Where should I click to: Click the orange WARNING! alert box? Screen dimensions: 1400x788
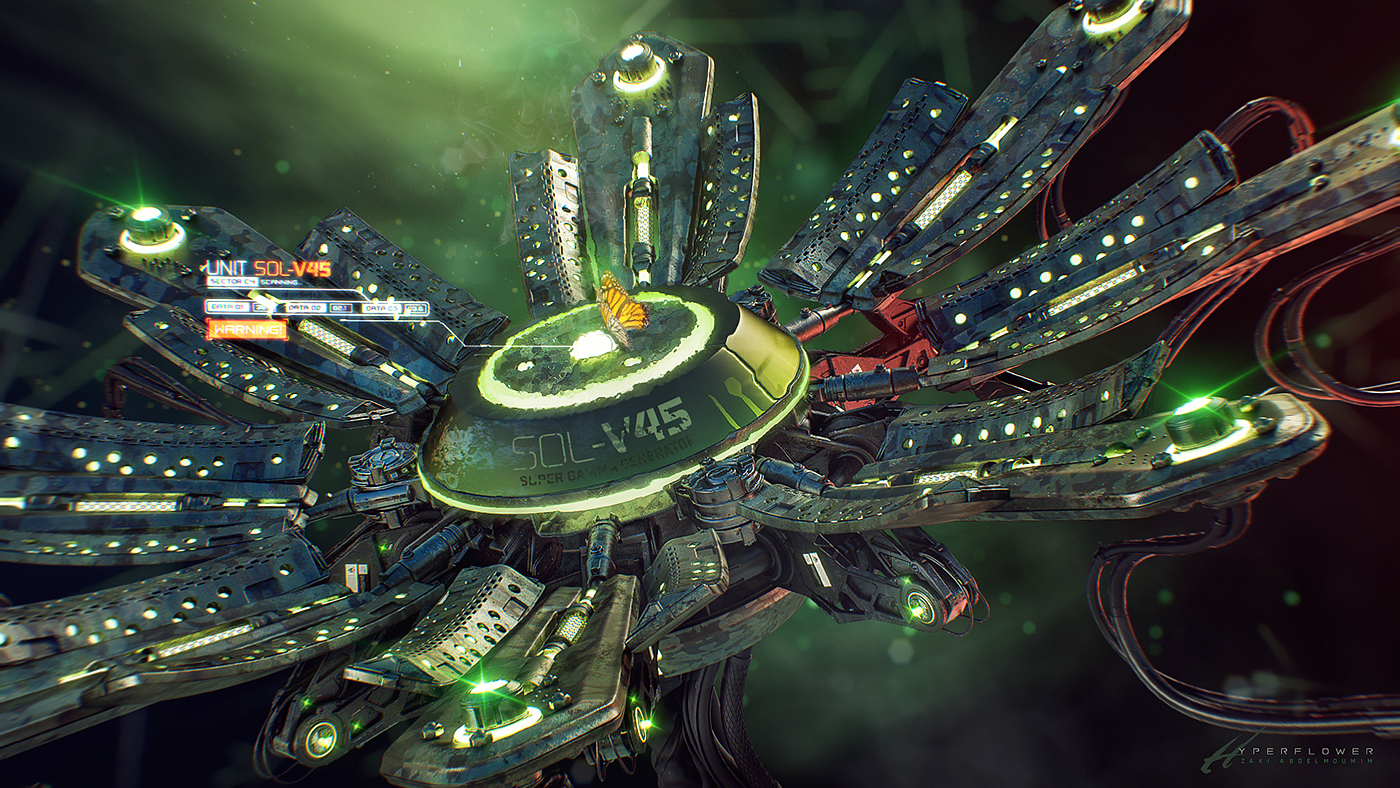coord(246,329)
